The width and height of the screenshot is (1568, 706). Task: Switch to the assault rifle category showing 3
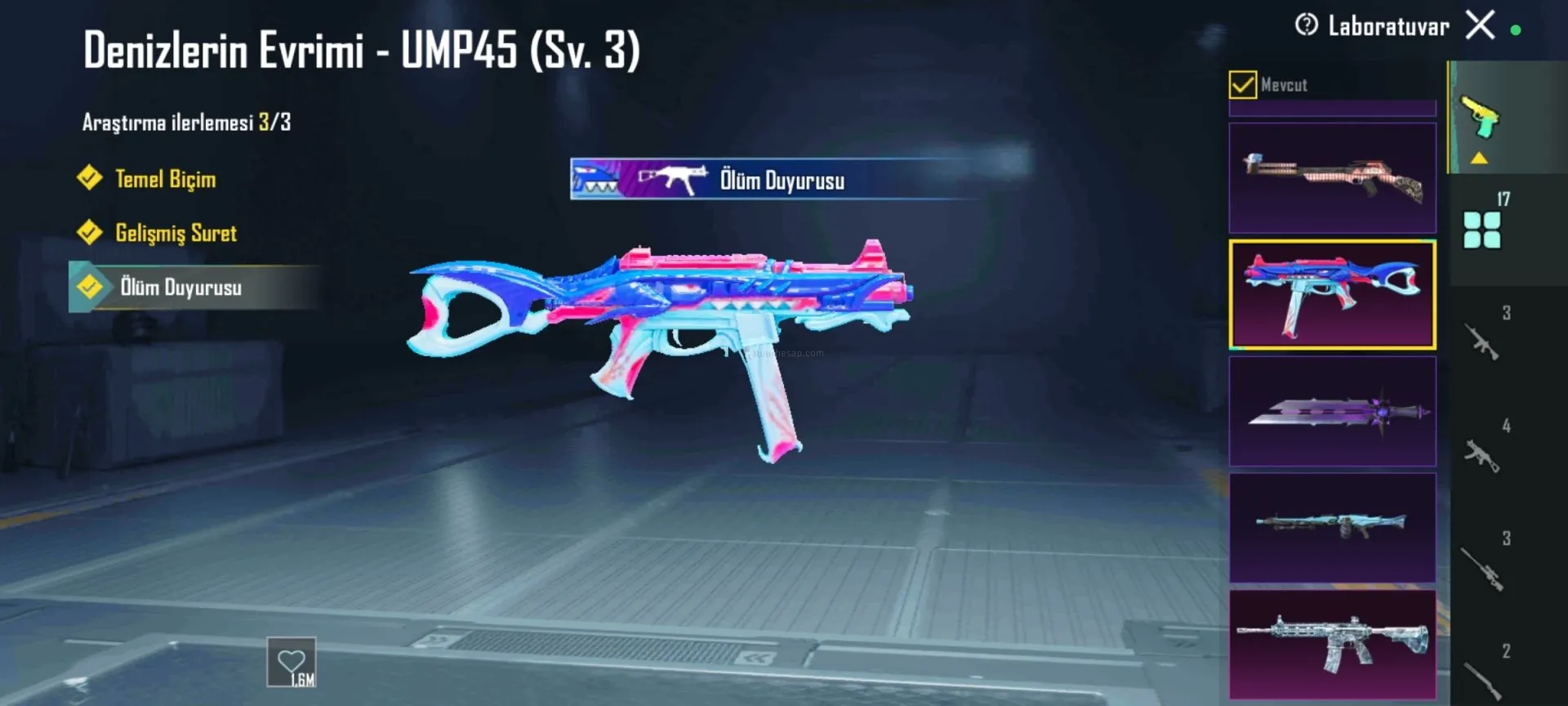[x=1482, y=341]
